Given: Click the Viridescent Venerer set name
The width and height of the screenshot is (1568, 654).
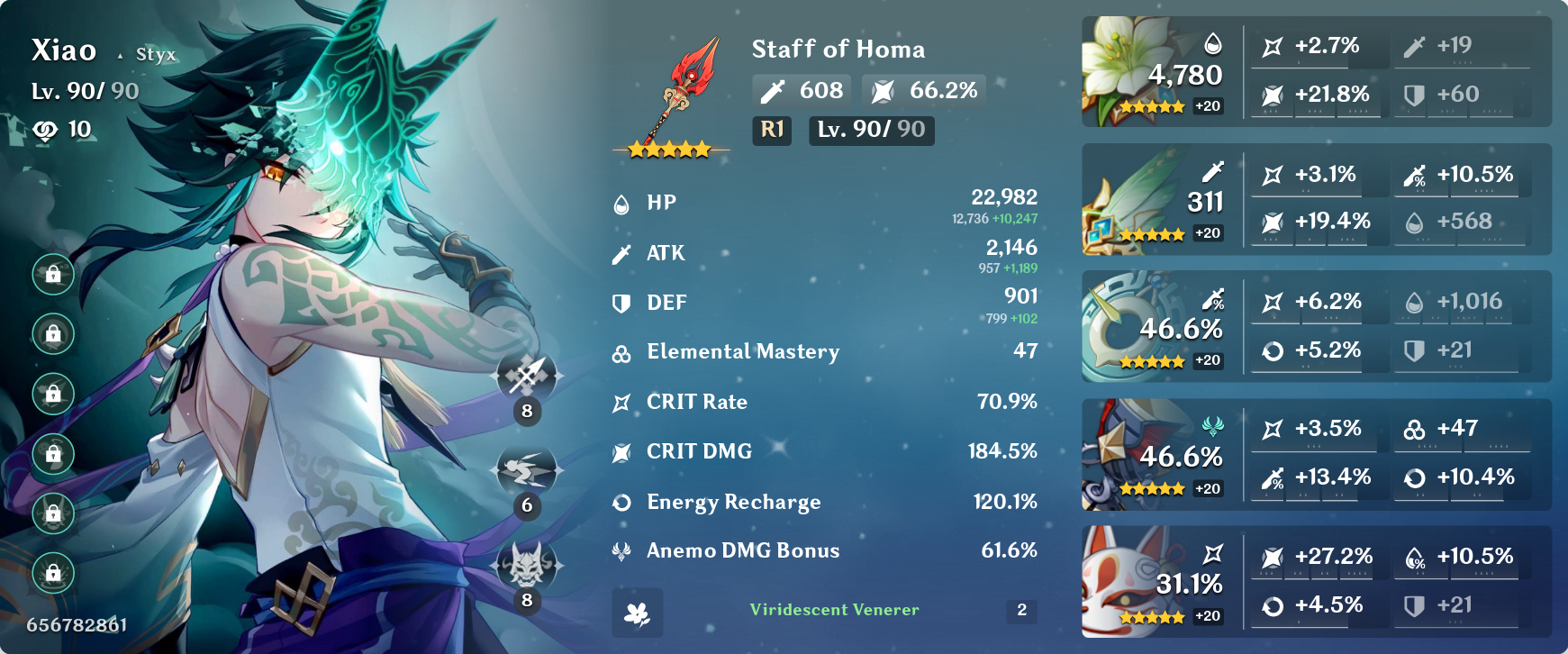Looking at the screenshot, I should (833, 610).
